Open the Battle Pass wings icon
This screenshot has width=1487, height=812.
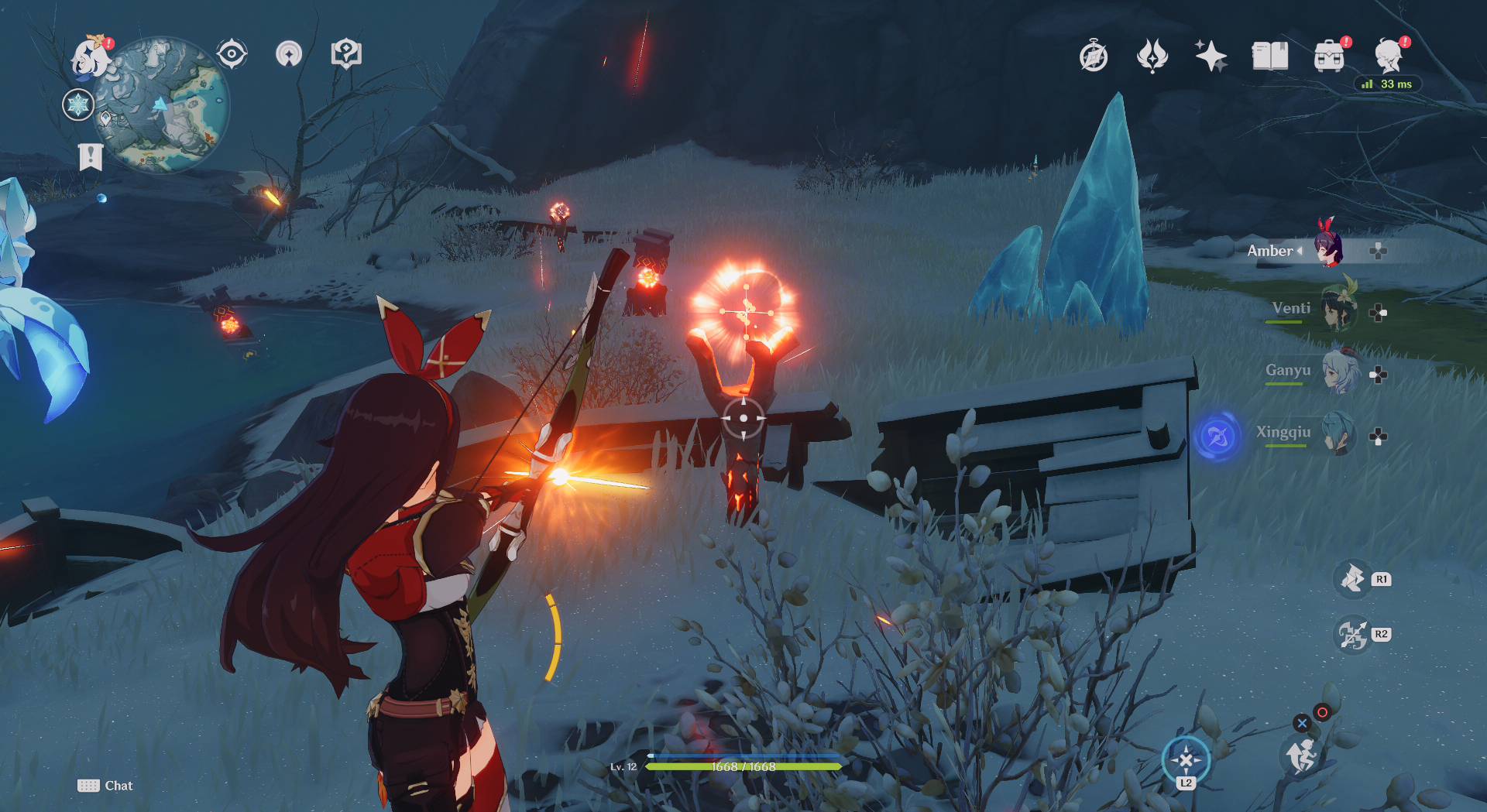pos(1152,54)
